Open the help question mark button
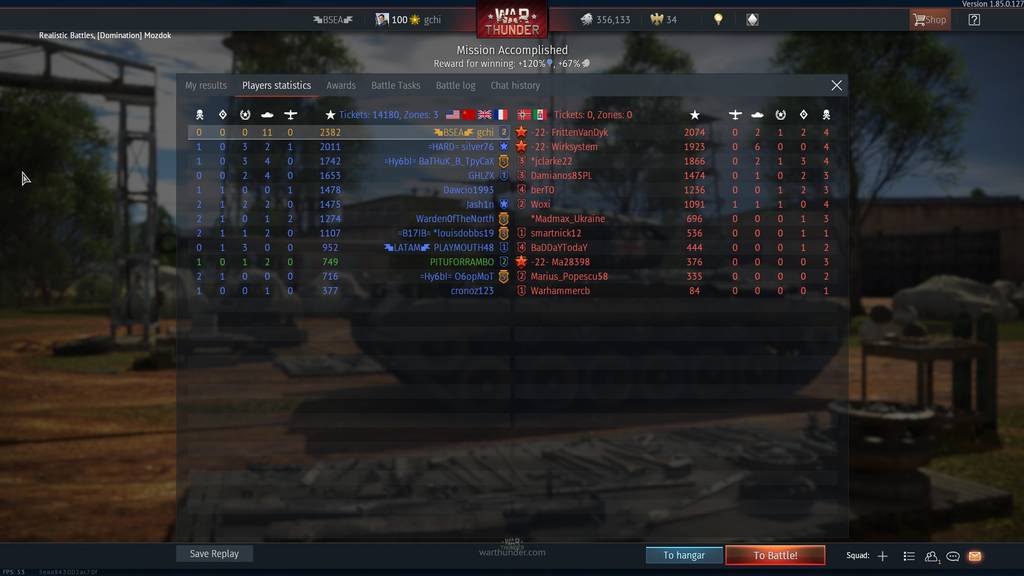 975,20
